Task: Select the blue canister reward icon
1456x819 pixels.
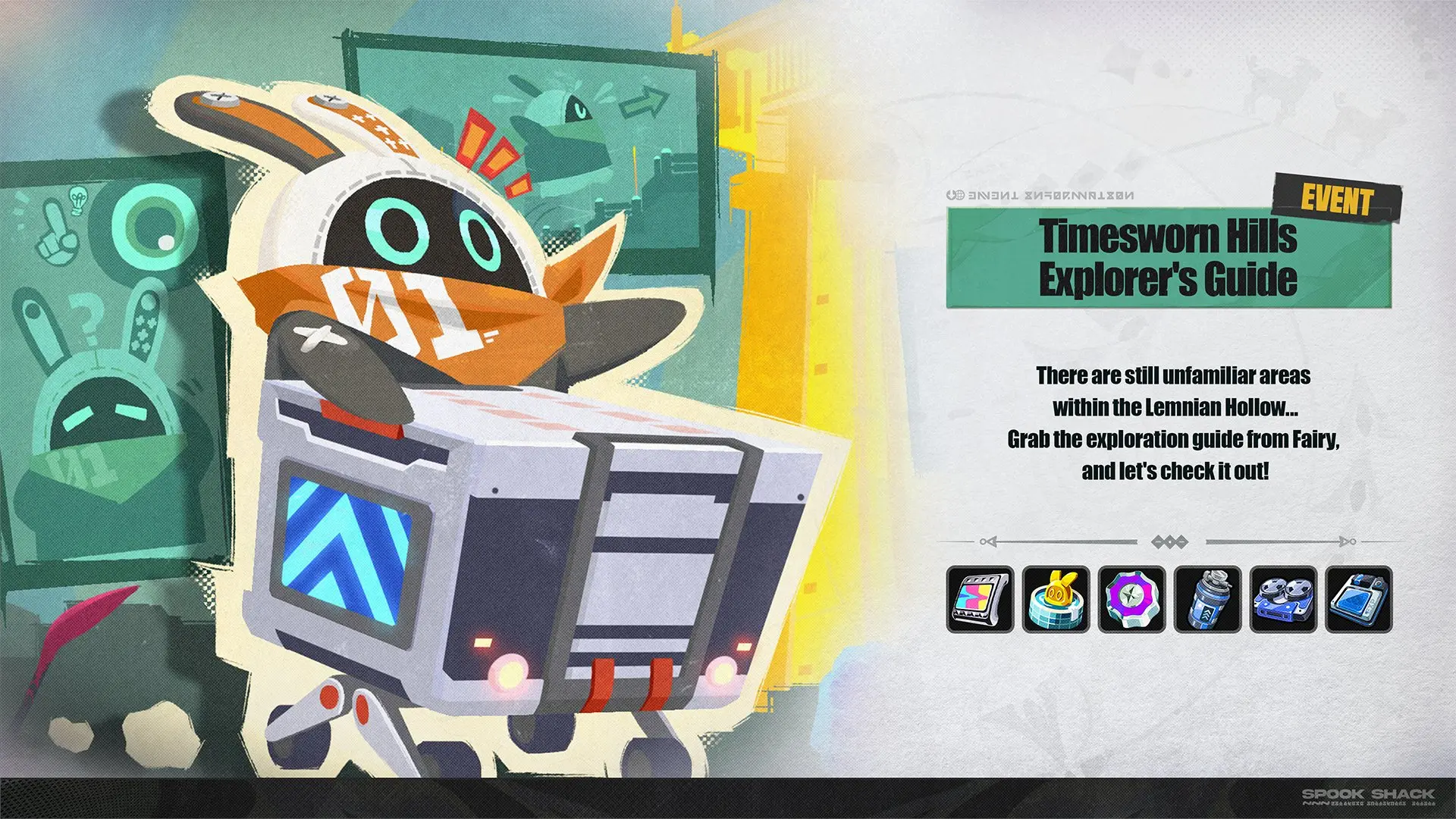Action: (1207, 600)
